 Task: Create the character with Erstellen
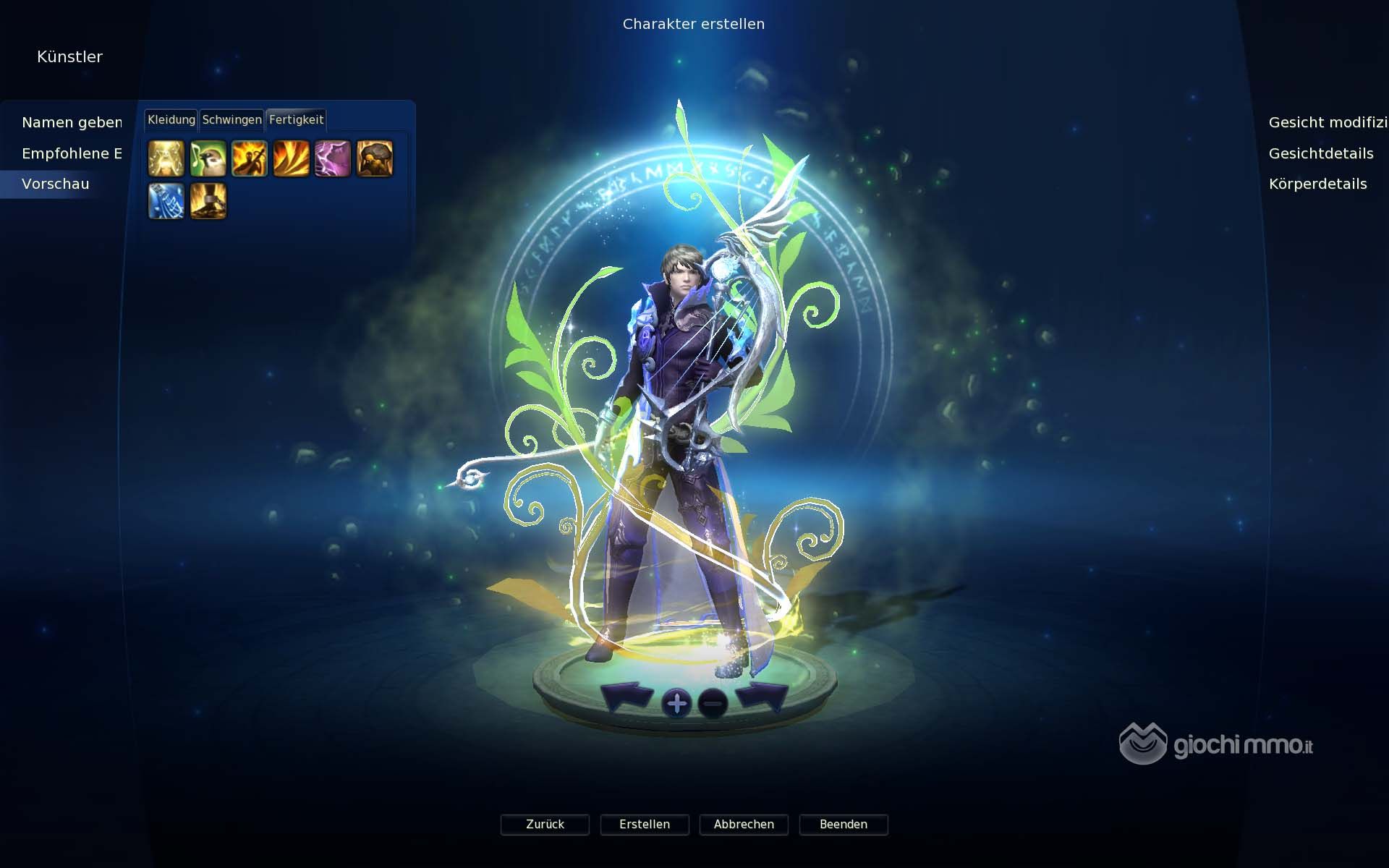tap(645, 825)
